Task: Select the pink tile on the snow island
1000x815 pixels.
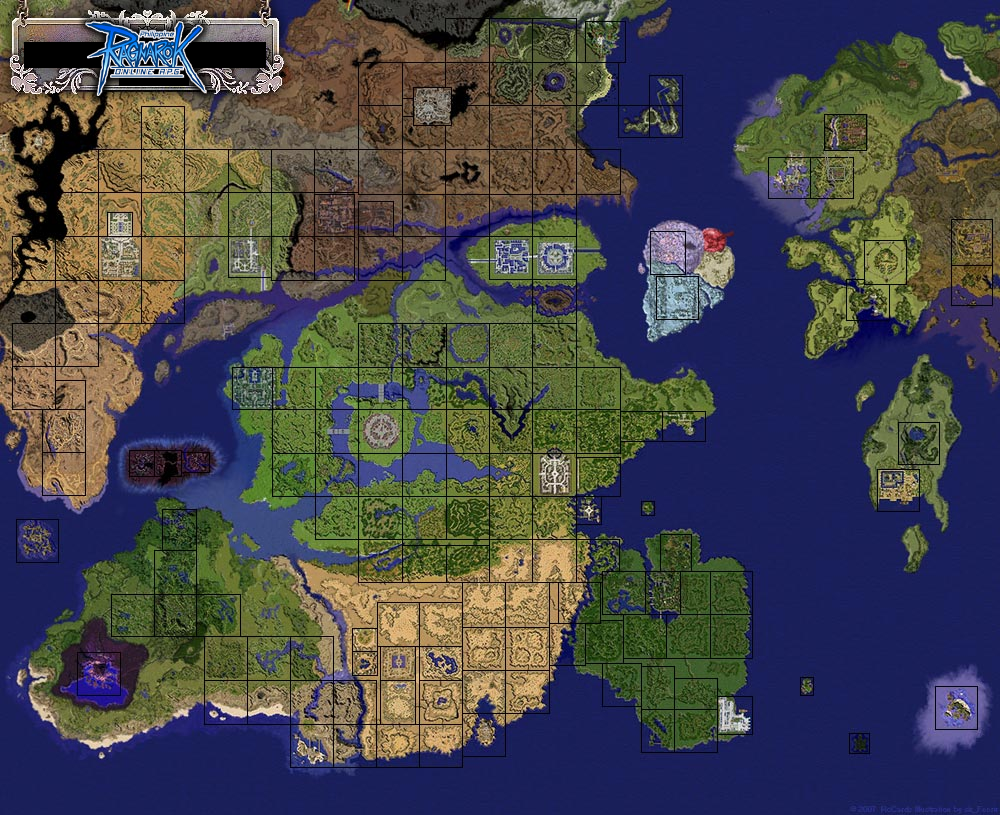Action: [667, 252]
